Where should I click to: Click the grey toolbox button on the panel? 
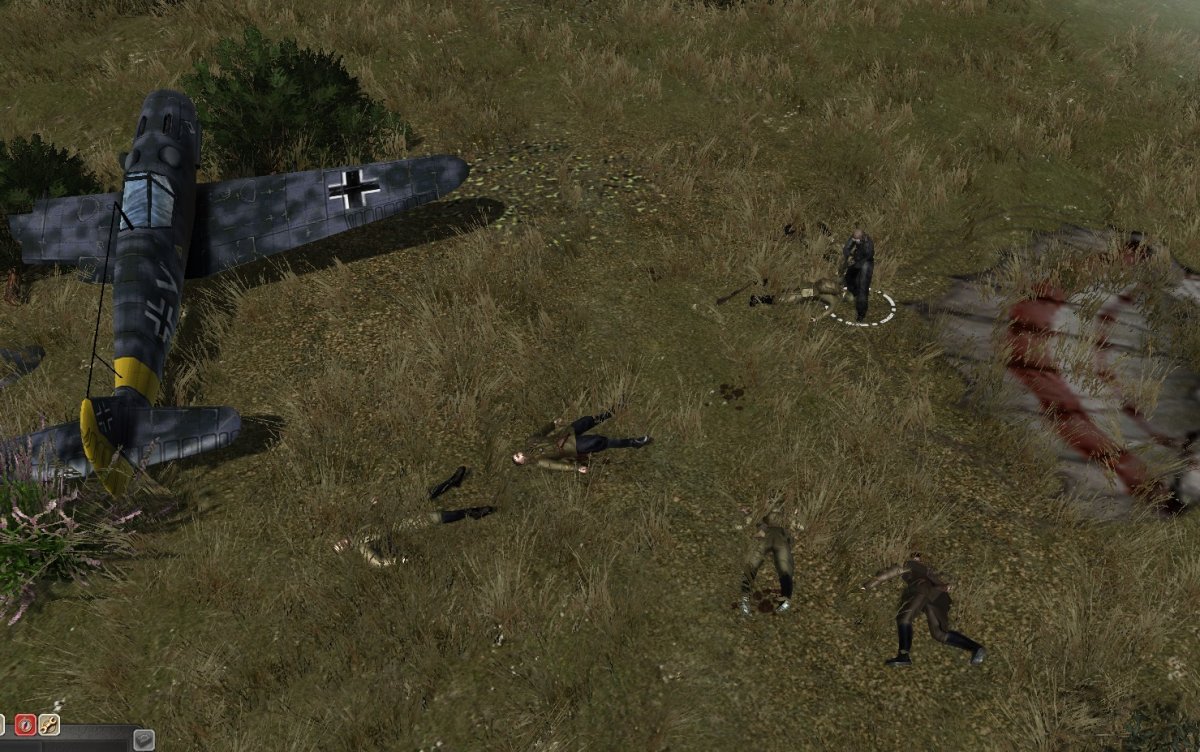(144, 740)
